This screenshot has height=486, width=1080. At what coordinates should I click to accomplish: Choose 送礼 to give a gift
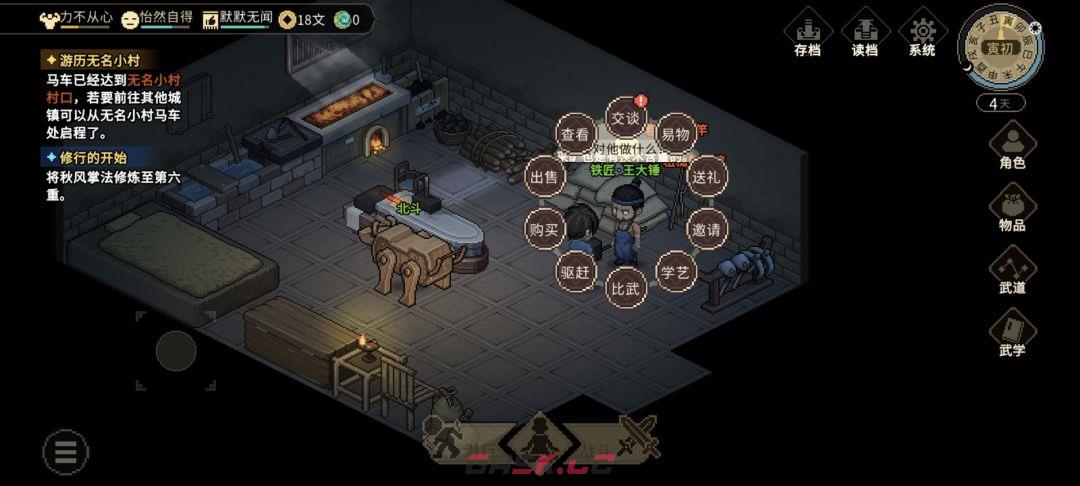point(707,177)
